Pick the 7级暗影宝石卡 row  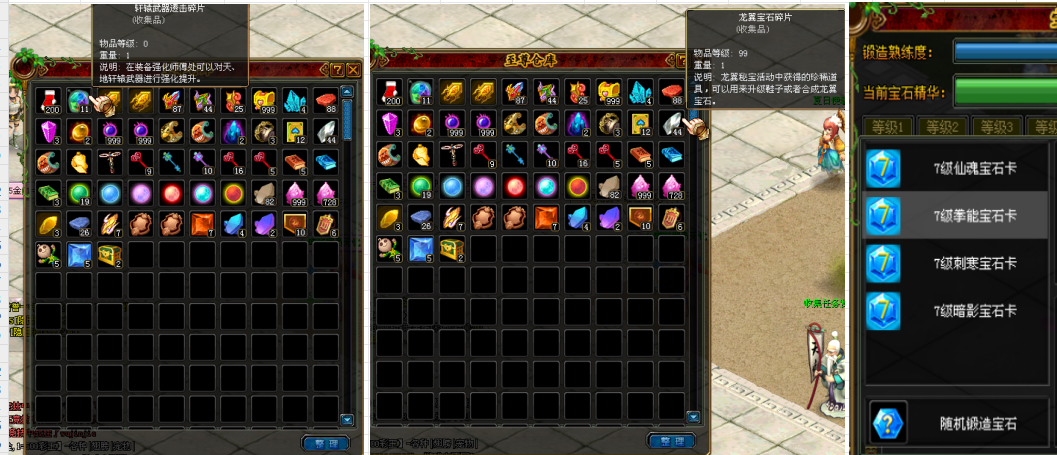tap(953, 311)
